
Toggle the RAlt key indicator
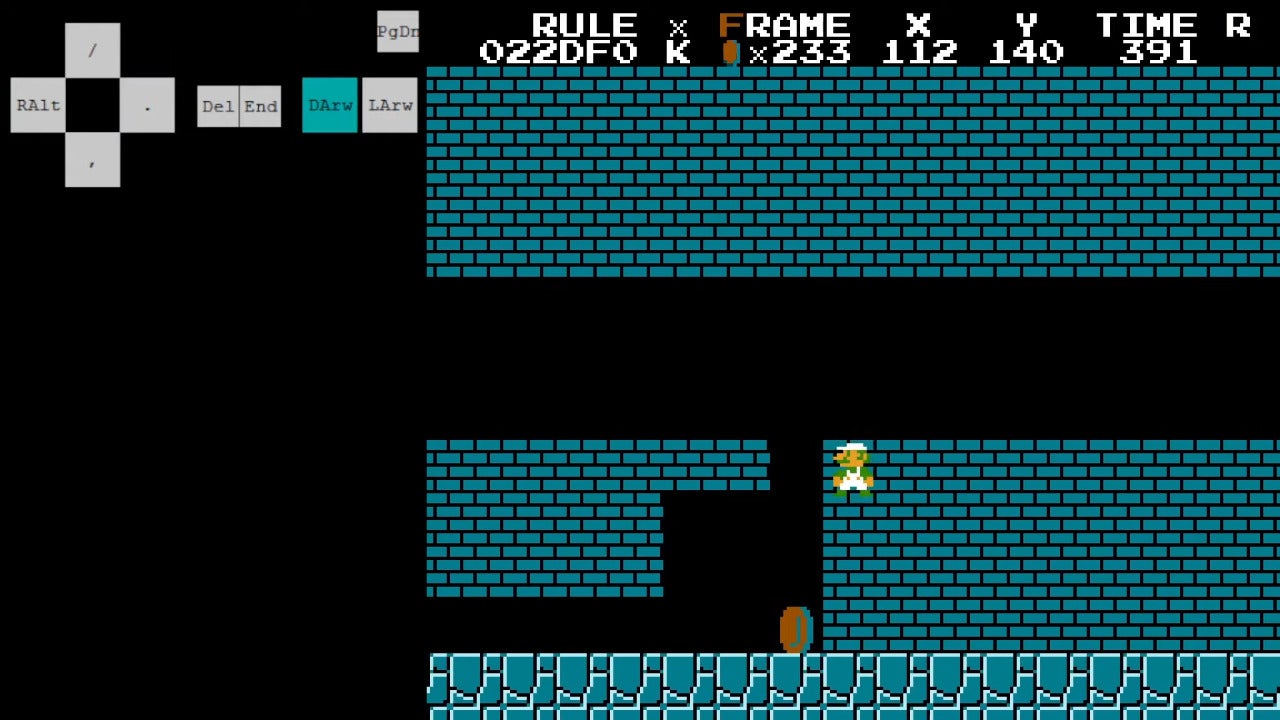tap(37, 105)
